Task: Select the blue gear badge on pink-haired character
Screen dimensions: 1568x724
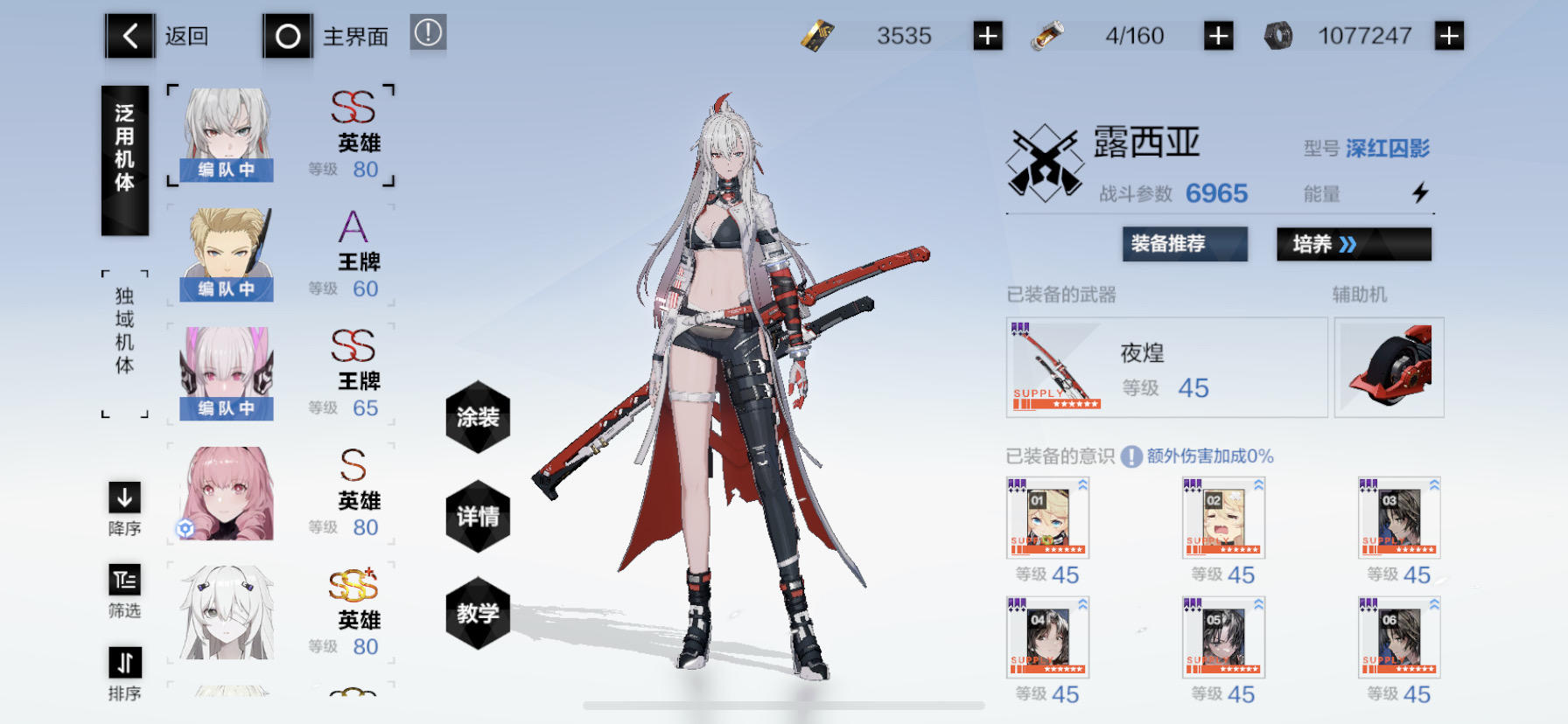Action: tap(184, 526)
